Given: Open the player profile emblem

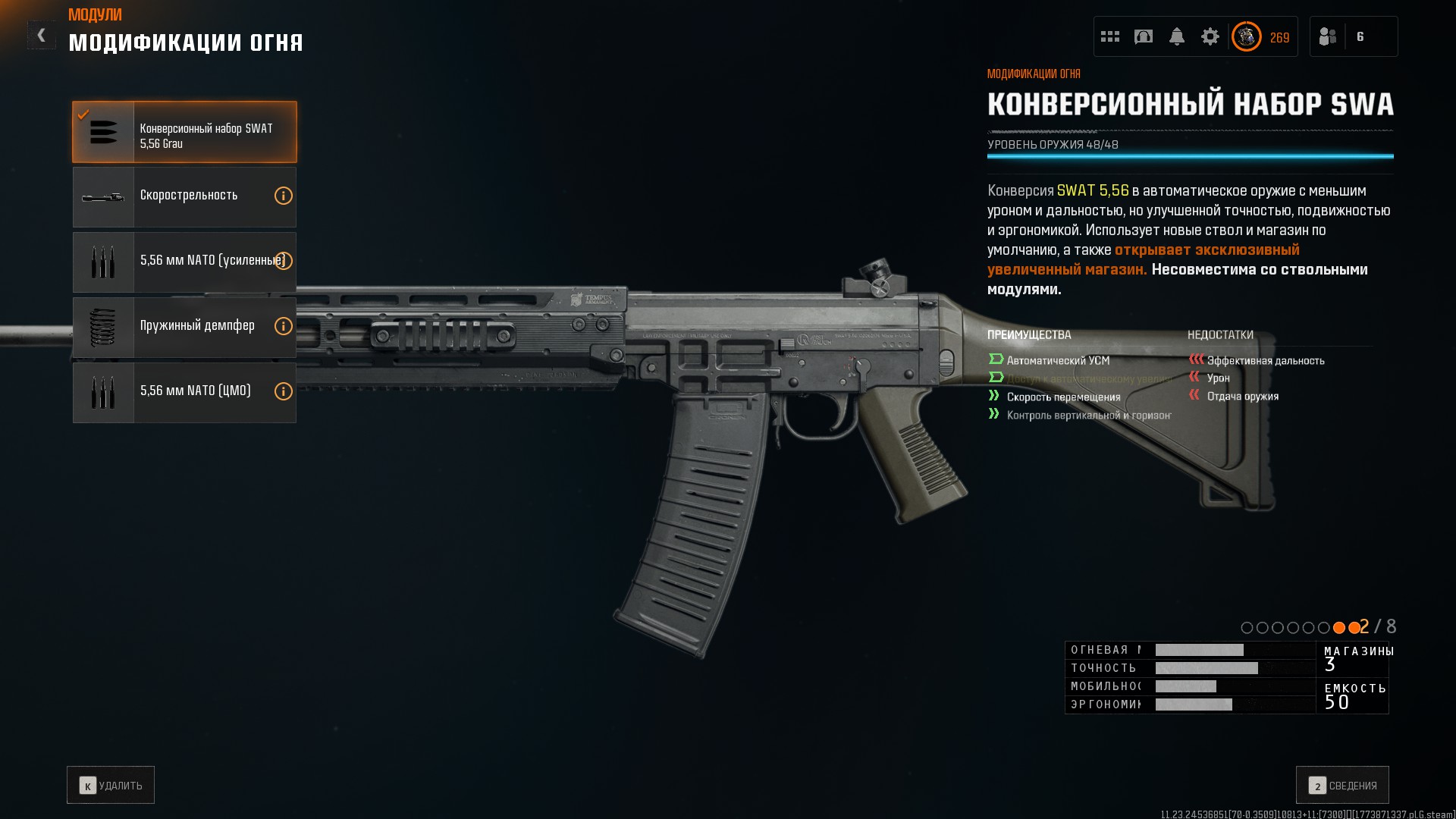Looking at the screenshot, I should pyautogui.click(x=1246, y=36).
